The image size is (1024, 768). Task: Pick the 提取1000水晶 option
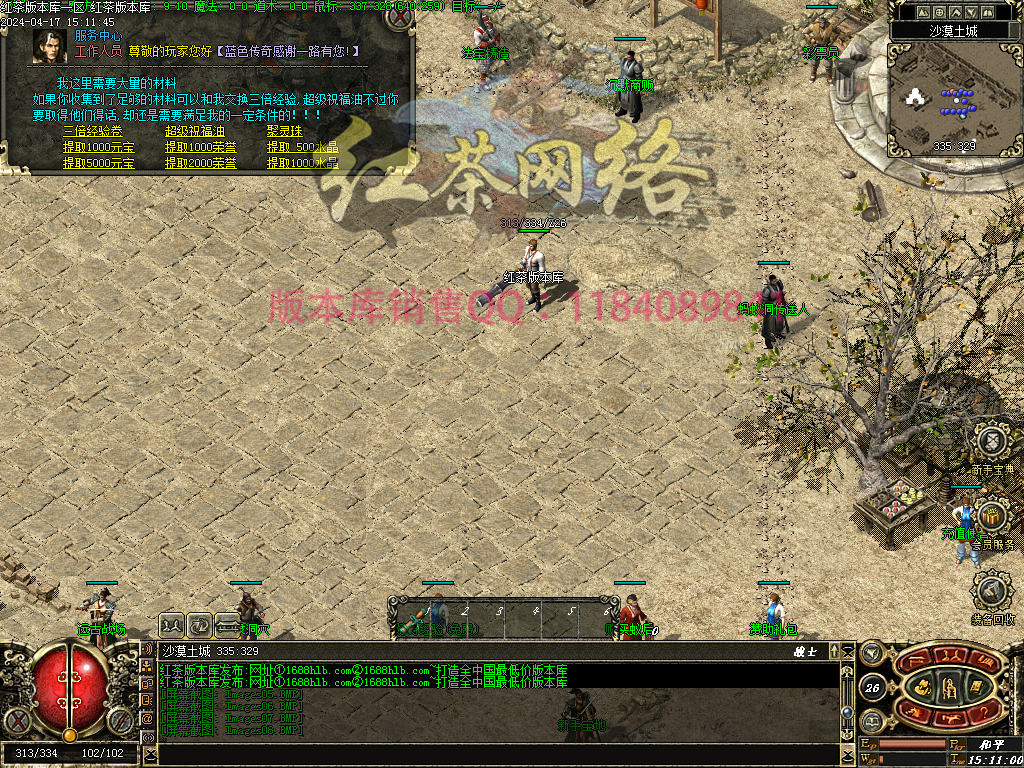pos(302,163)
